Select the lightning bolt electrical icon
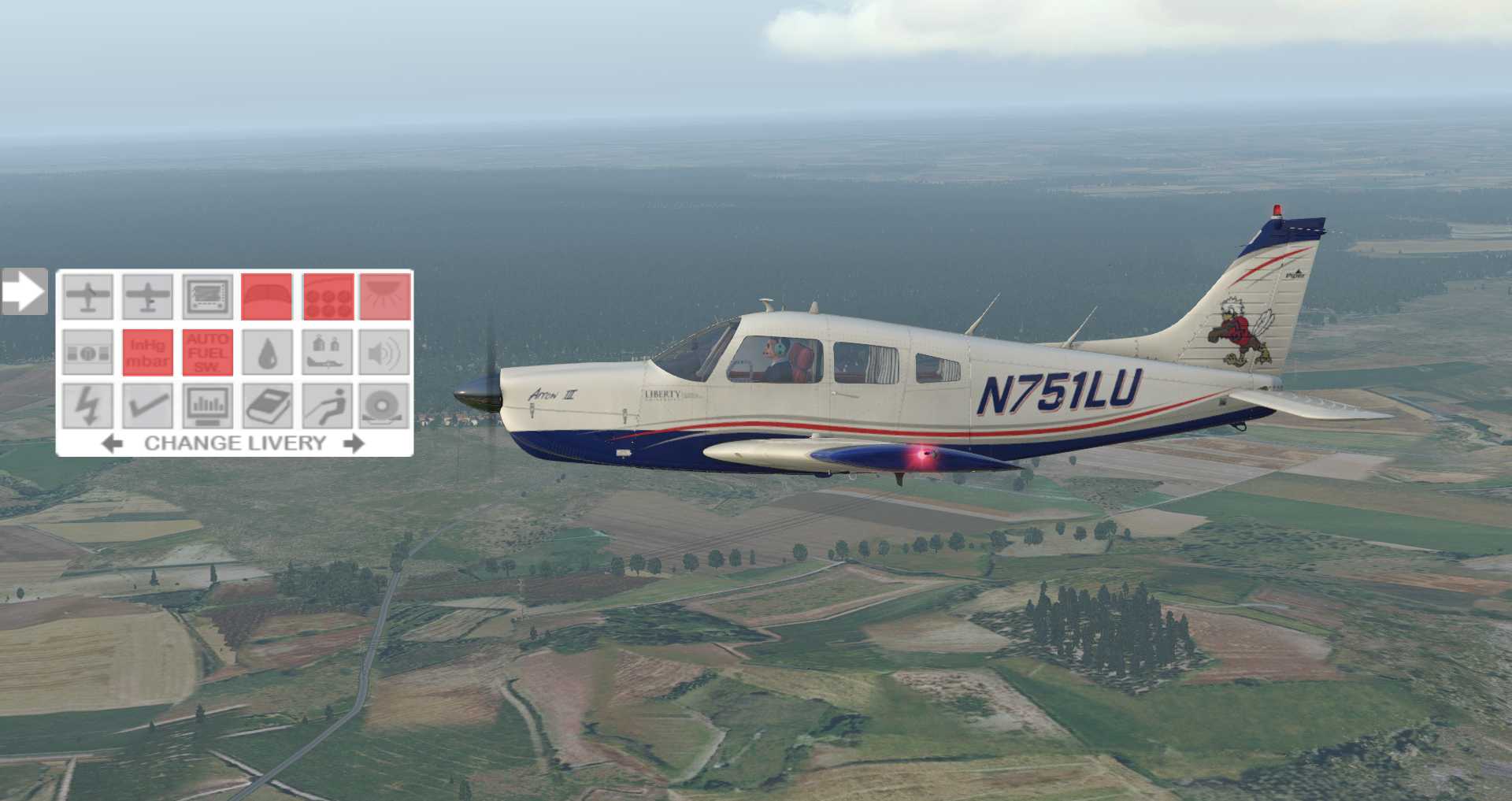 tap(87, 406)
